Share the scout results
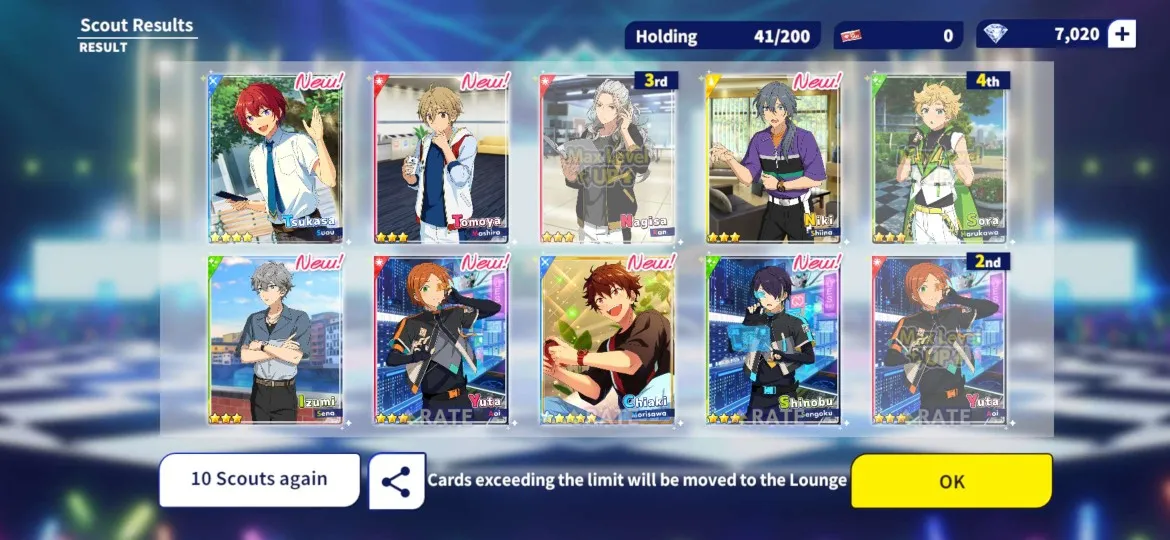Screen dimensions: 1170x540 pos(396,481)
